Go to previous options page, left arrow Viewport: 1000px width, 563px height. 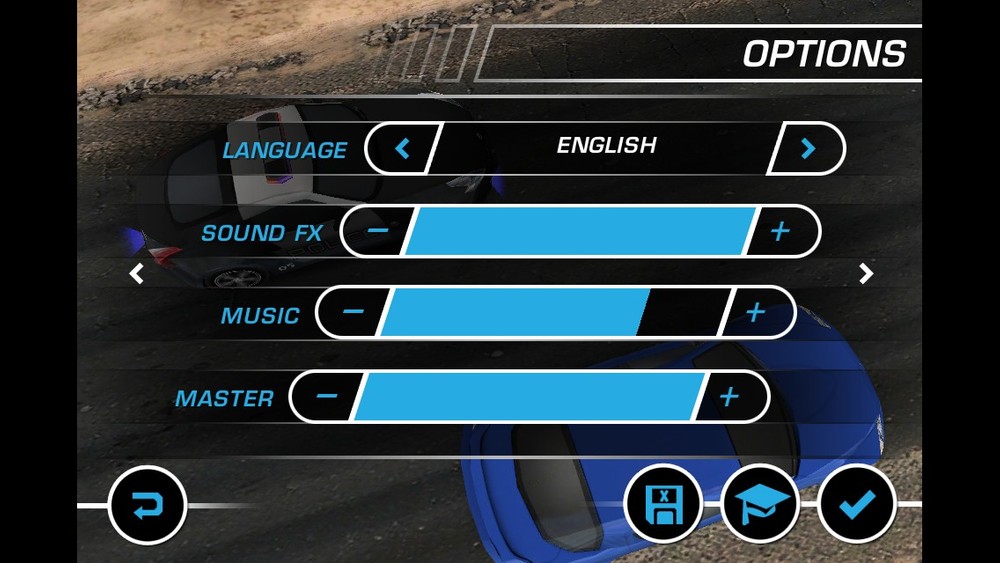pyautogui.click(x=136, y=273)
